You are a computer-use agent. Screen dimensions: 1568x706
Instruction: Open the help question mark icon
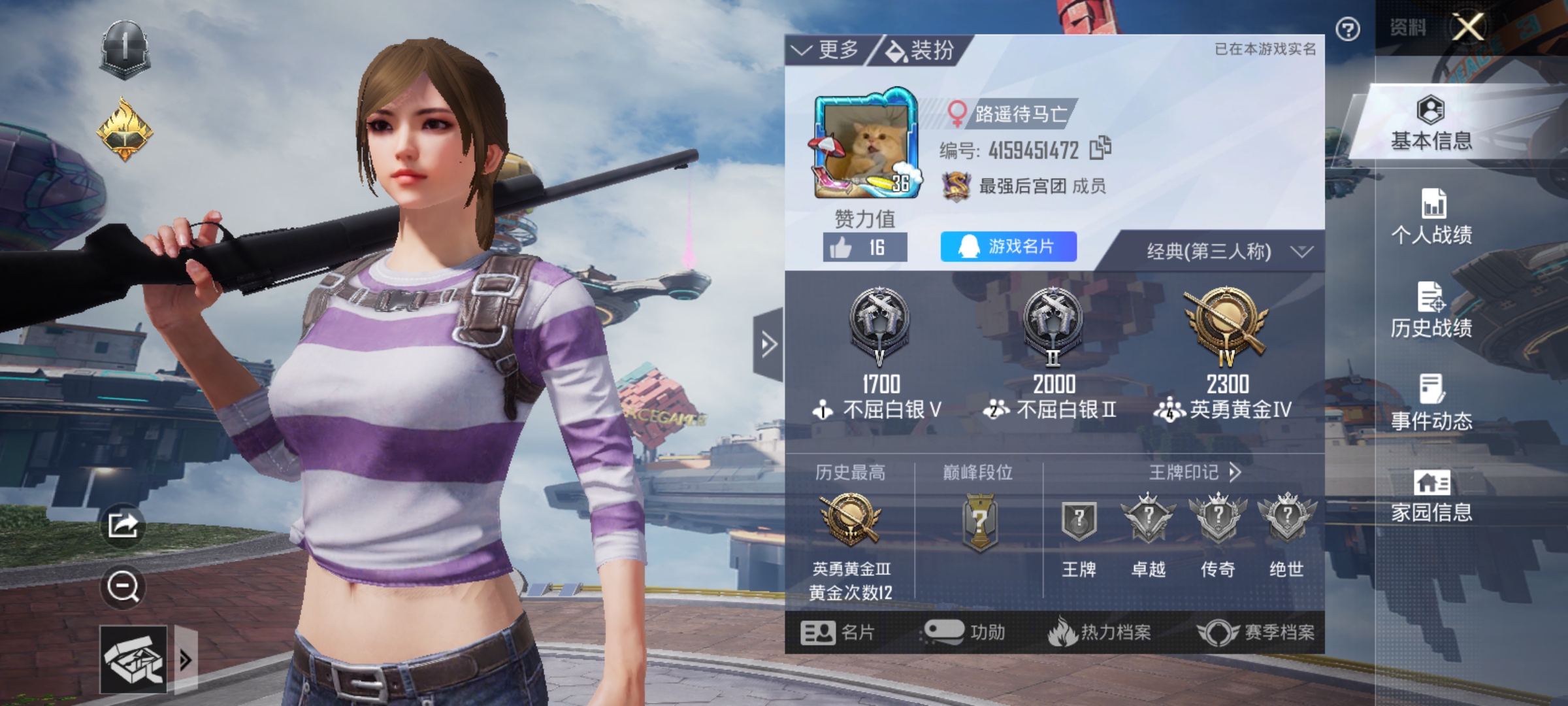click(1348, 29)
